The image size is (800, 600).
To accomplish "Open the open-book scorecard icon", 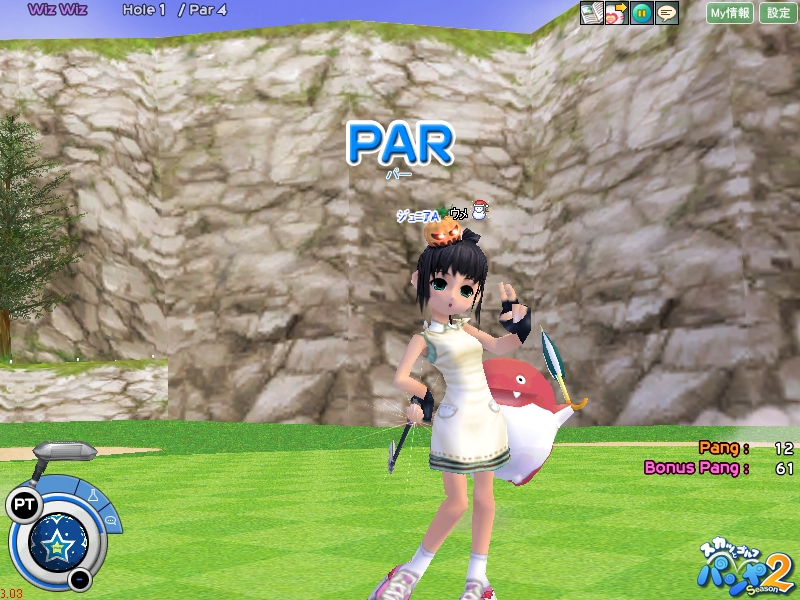I will click(x=592, y=13).
